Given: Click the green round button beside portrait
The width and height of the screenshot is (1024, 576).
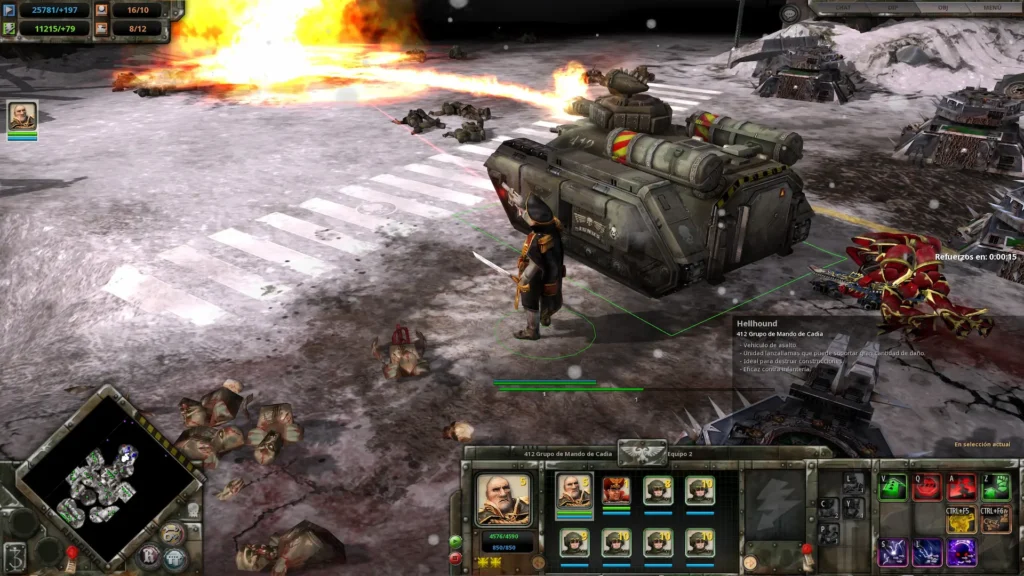Looking at the screenshot, I should click(x=456, y=541).
